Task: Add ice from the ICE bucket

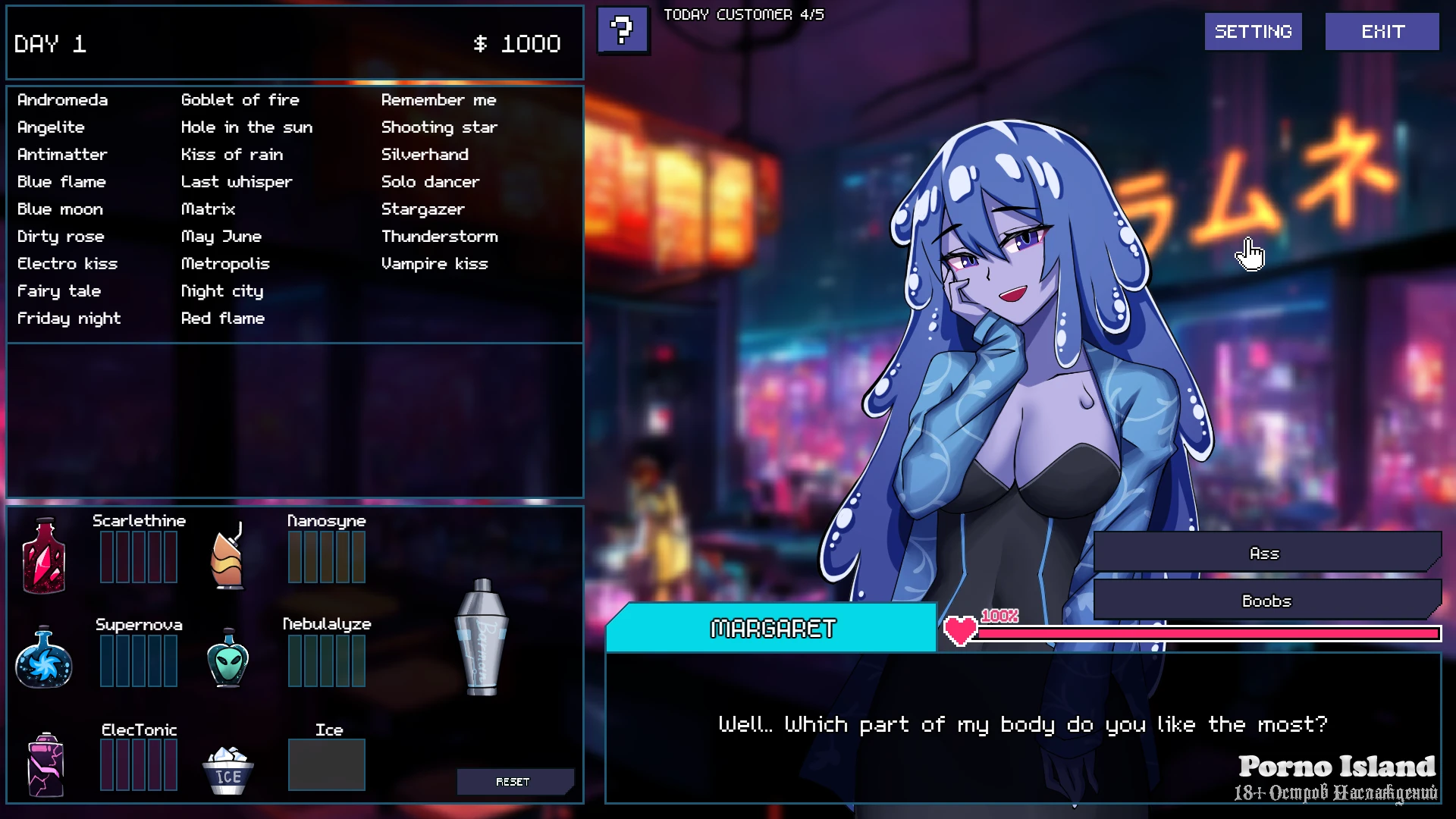Action: click(227, 770)
